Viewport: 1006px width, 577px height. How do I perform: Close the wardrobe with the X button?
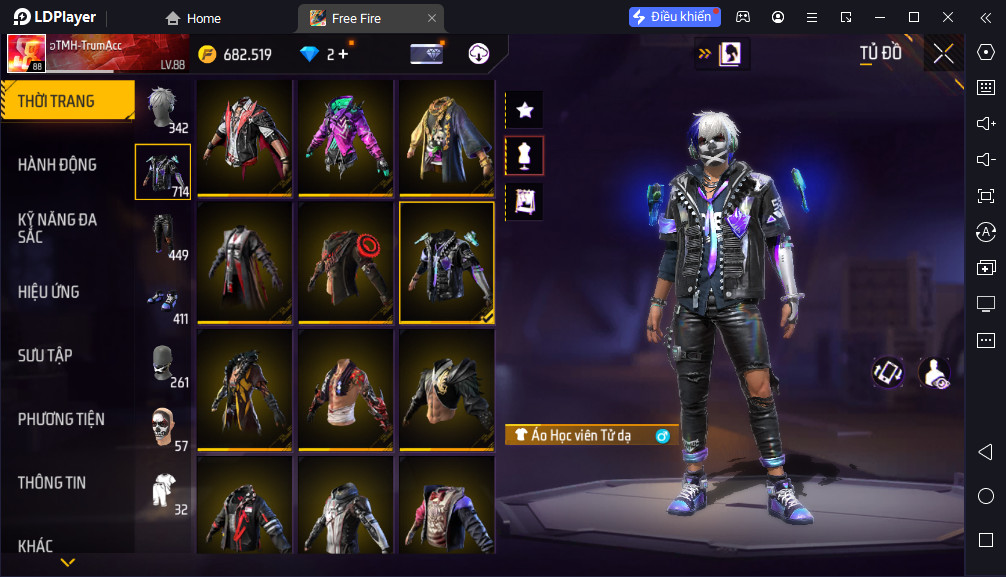click(x=943, y=54)
